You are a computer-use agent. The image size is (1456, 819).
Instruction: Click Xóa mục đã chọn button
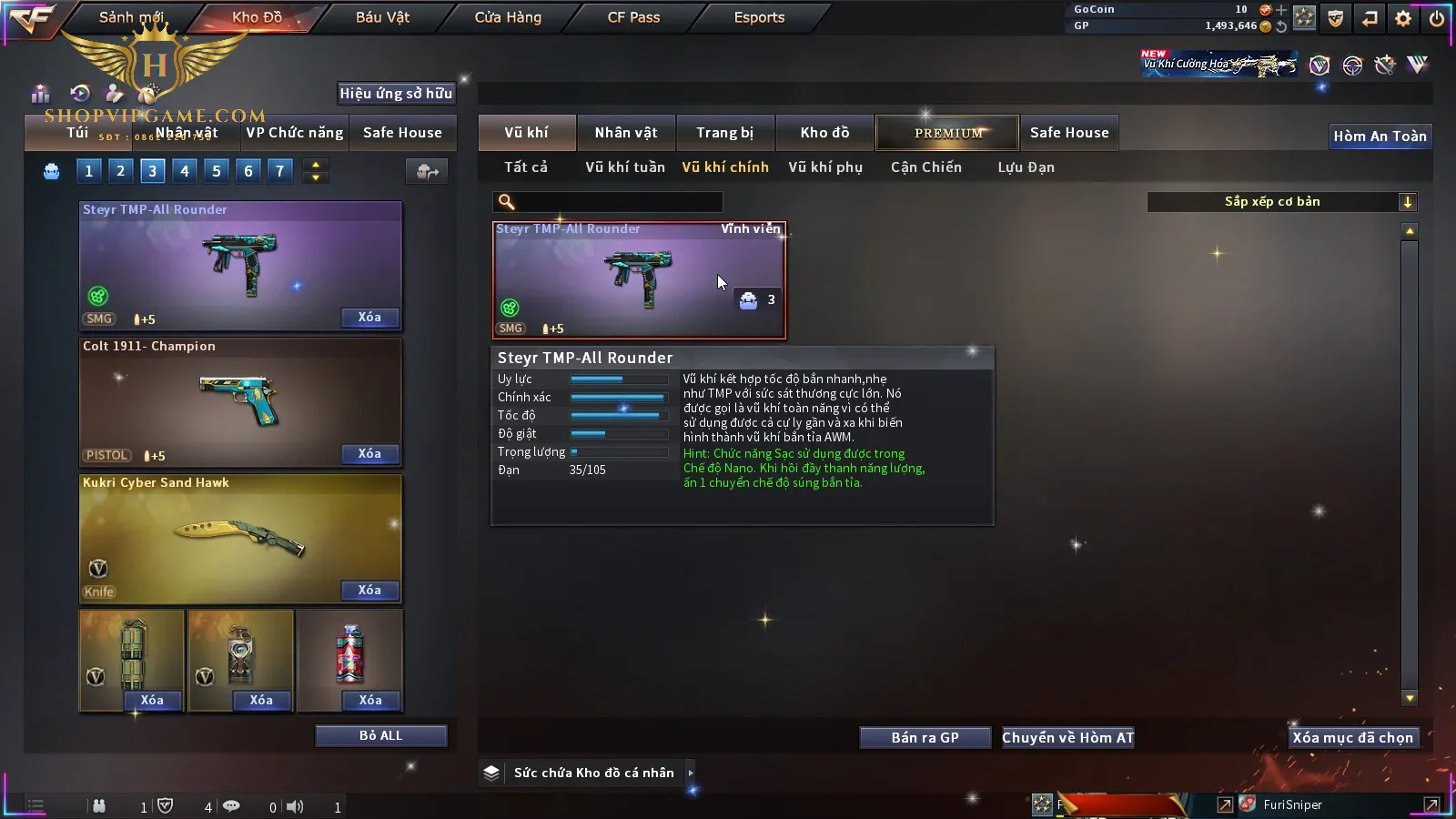pos(1352,738)
